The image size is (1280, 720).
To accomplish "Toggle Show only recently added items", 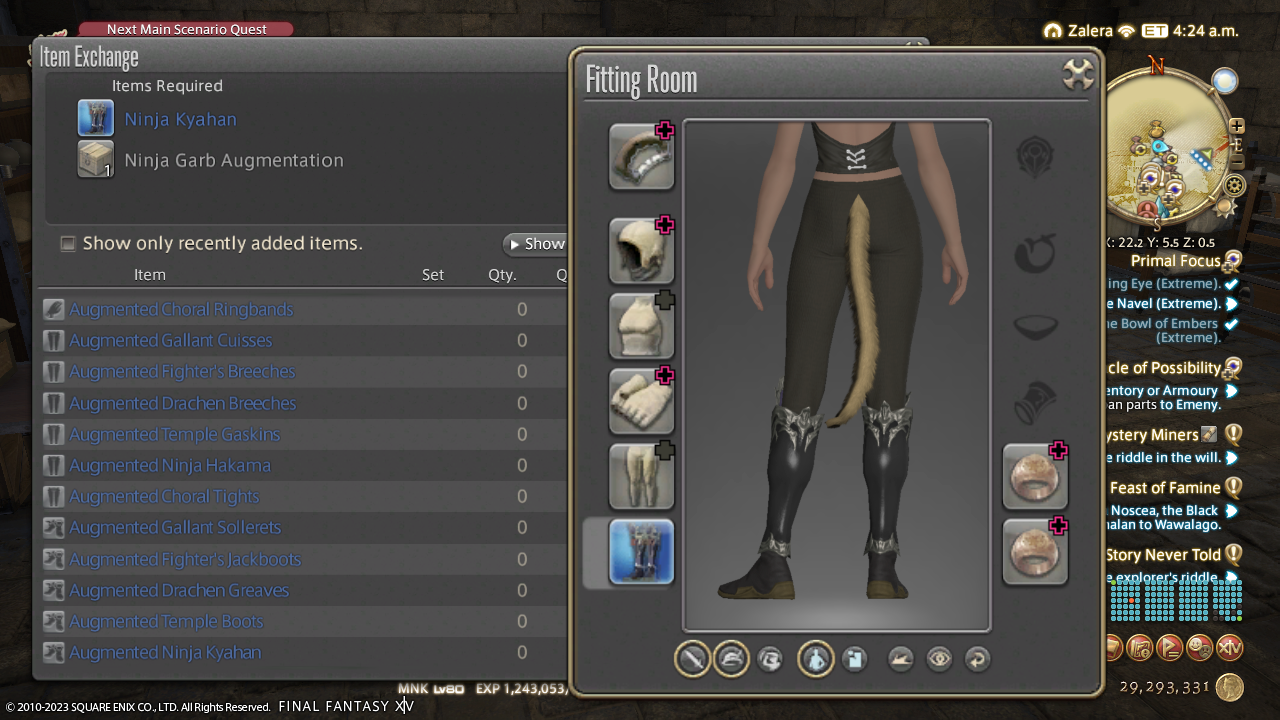I will point(68,243).
